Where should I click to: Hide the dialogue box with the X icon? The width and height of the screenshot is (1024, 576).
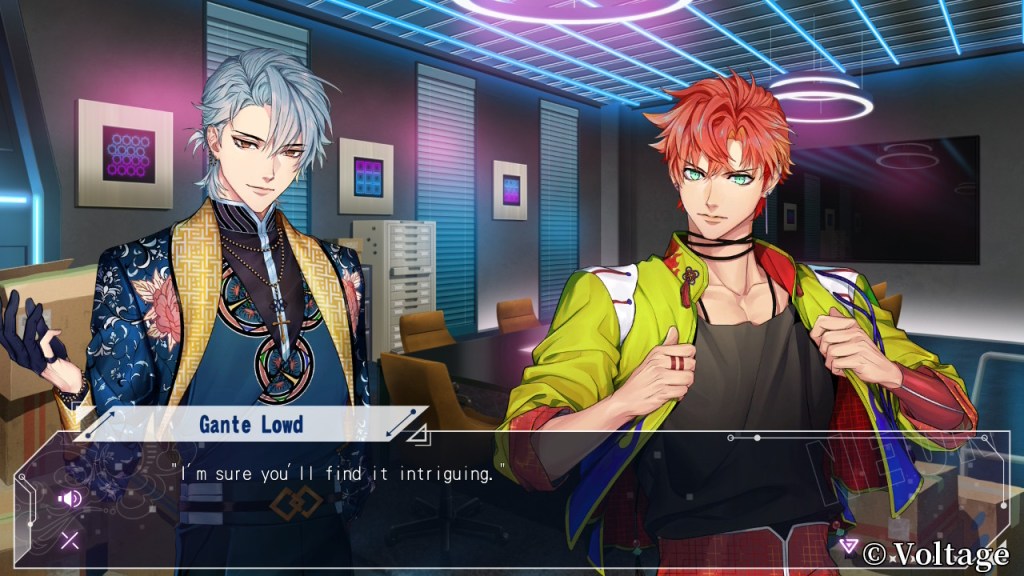pyautogui.click(x=70, y=541)
